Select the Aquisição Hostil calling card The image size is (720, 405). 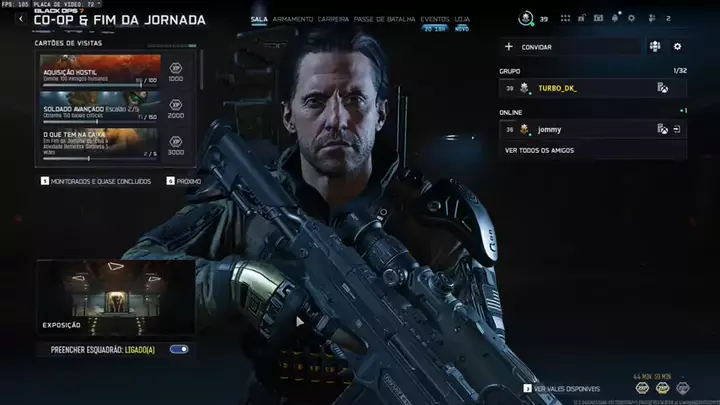tap(100, 68)
